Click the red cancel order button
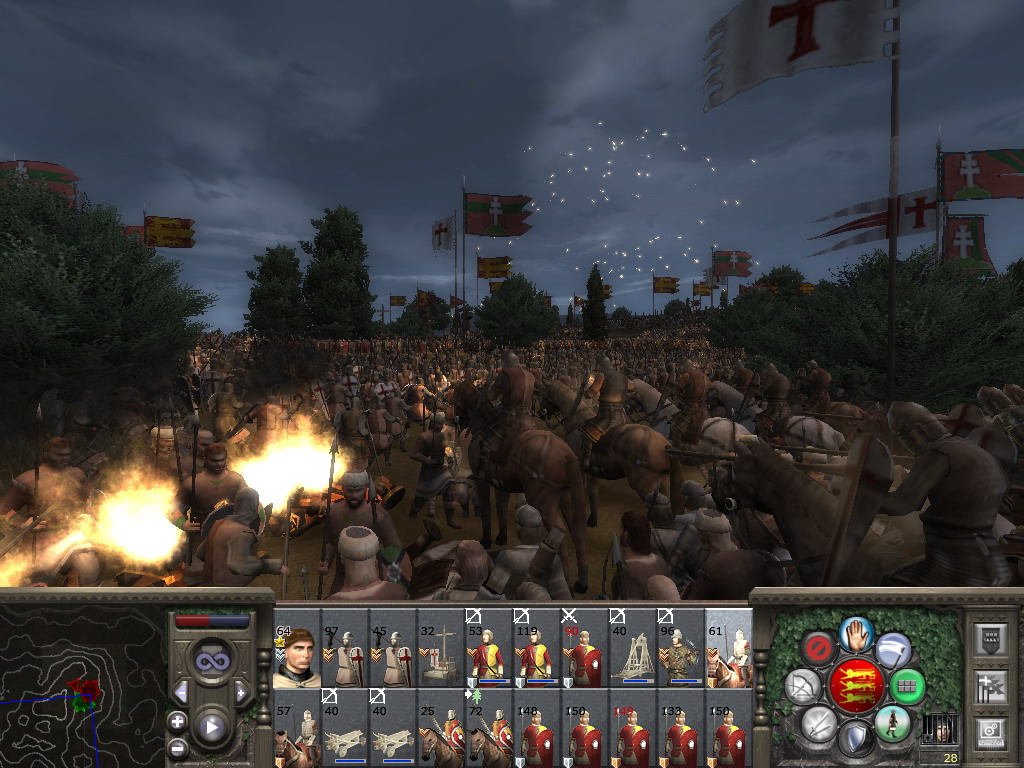 (x=820, y=648)
